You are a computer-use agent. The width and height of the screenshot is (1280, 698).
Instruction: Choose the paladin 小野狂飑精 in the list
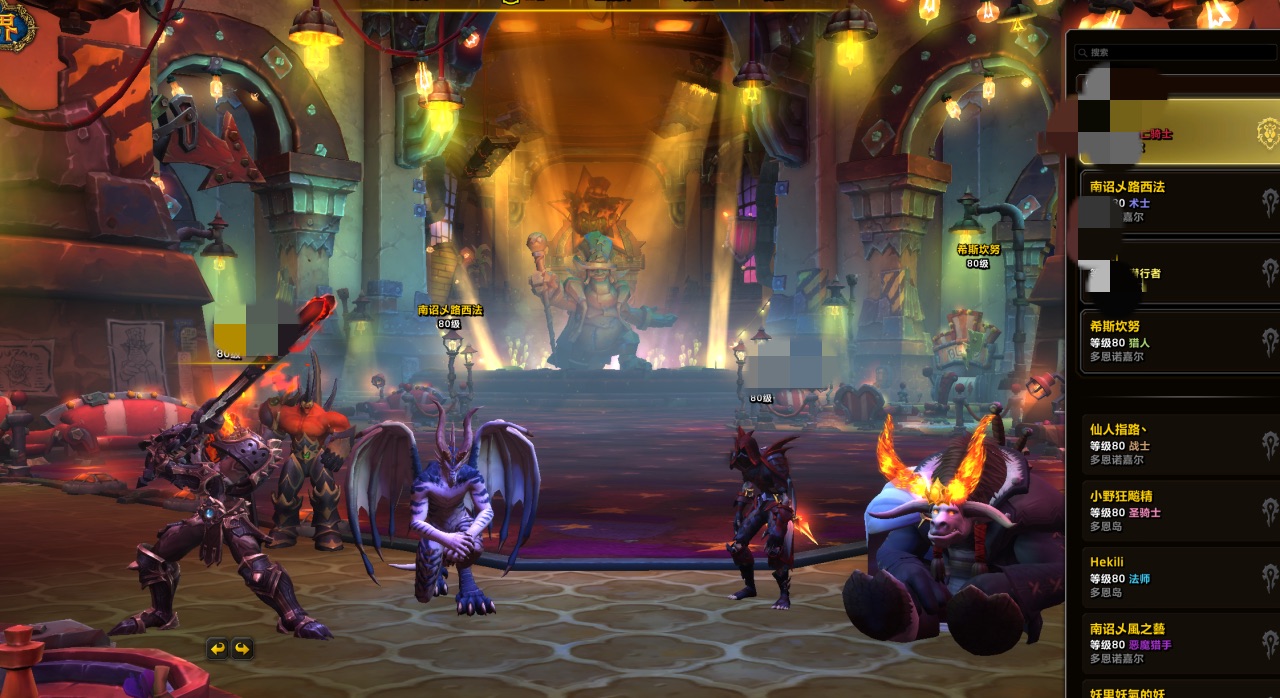[1175, 510]
